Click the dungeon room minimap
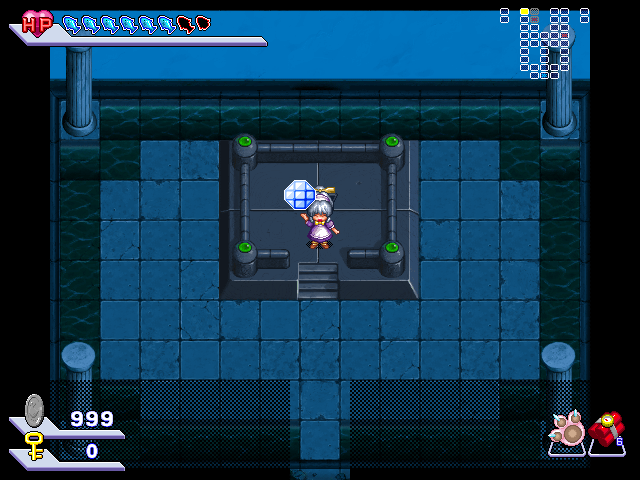640x480 pixels. tap(544, 42)
